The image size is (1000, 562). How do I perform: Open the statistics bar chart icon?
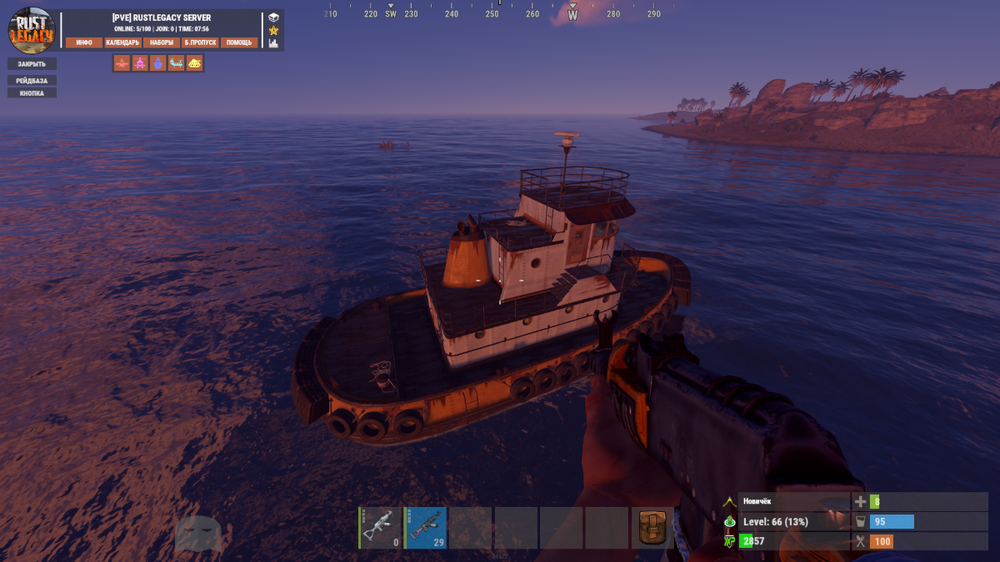pyautogui.click(x=273, y=44)
